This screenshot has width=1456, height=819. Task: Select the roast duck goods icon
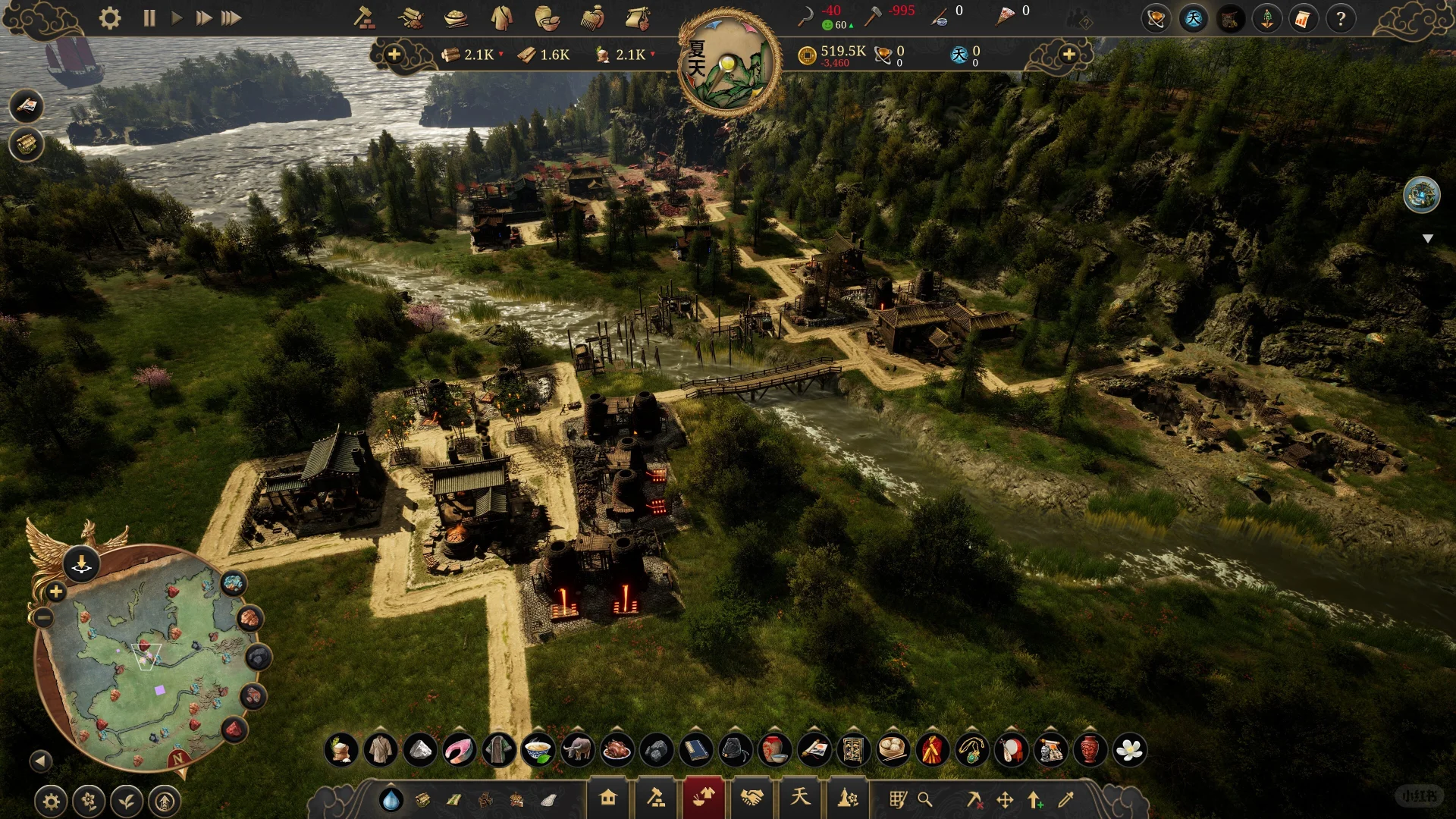click(617, 750)
